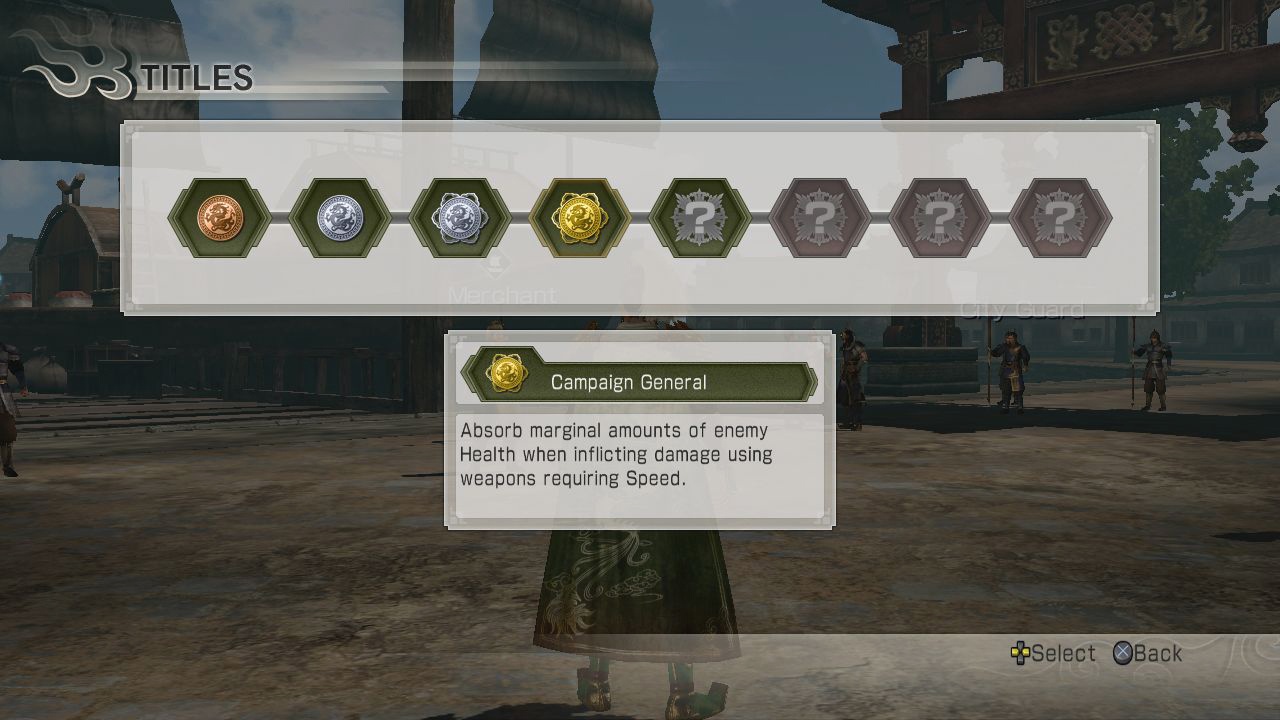Select the second blue dragon medal
The image size is (1280, 720).
click(x=342, y=218)
